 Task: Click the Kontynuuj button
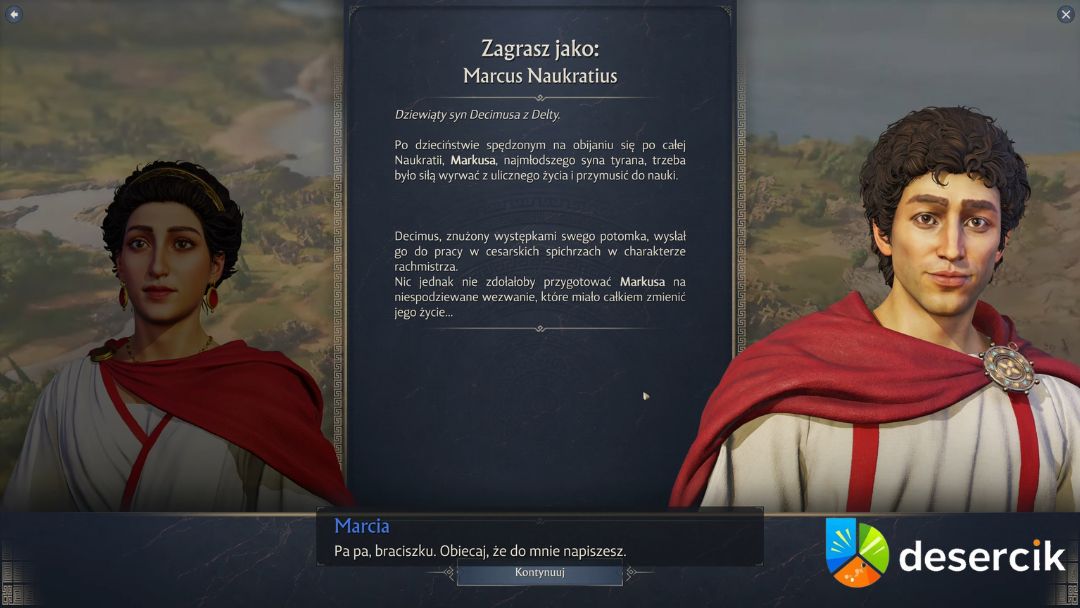point(540,573)
